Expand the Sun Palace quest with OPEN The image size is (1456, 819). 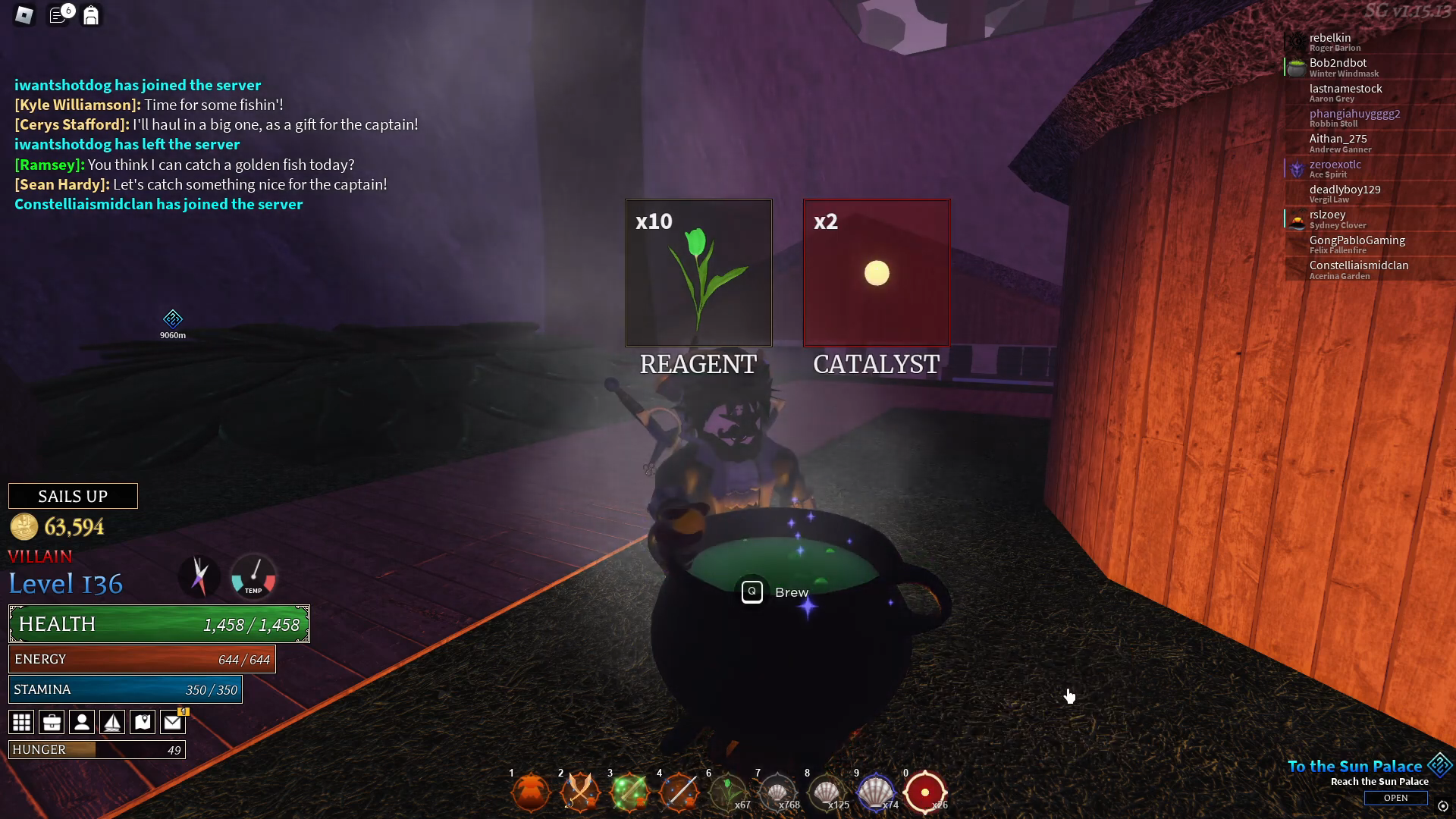coord(1396,797)
